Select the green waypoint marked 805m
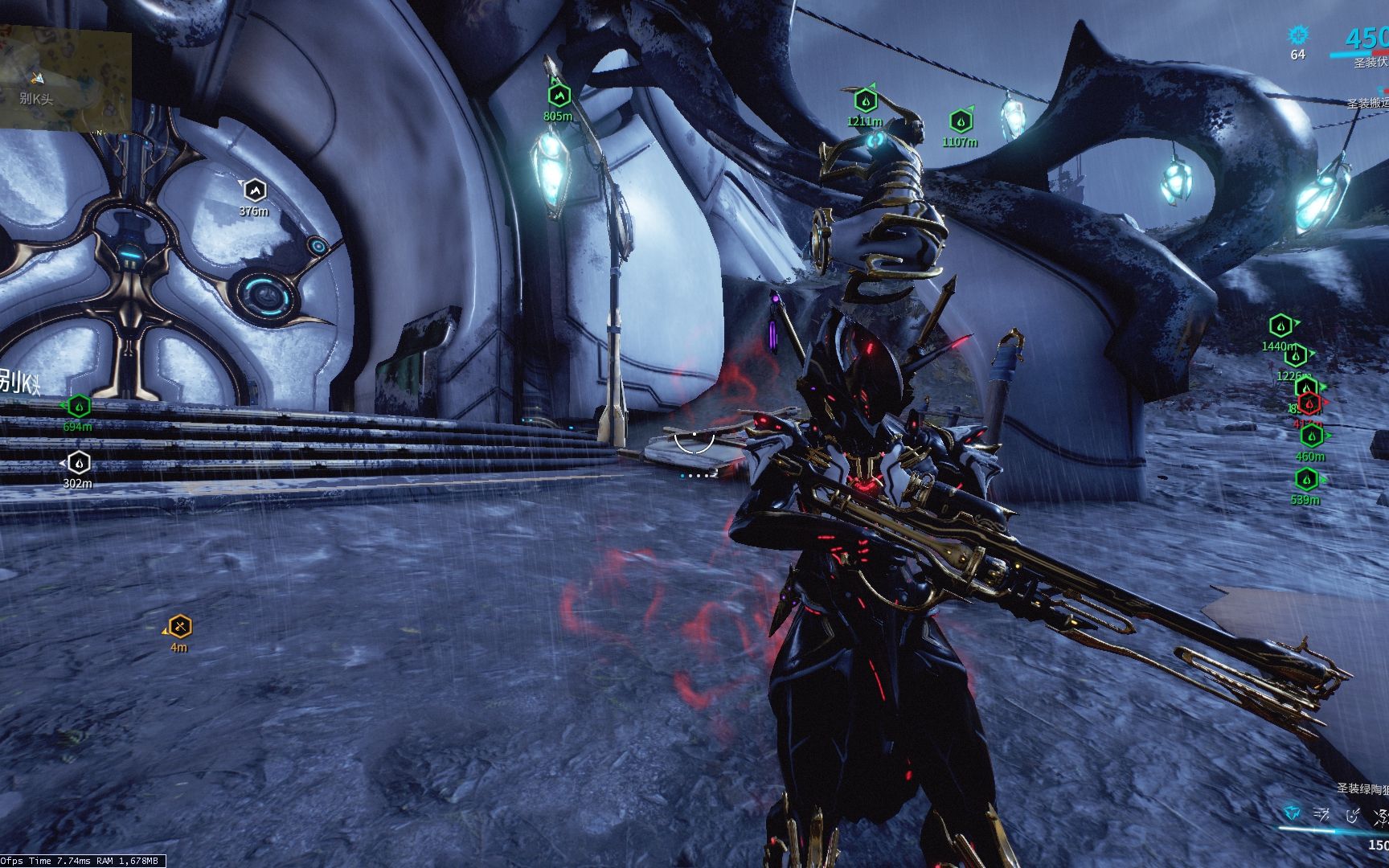Image resolution: width=1389 pixels, height=868 pixels. [559, 96]
